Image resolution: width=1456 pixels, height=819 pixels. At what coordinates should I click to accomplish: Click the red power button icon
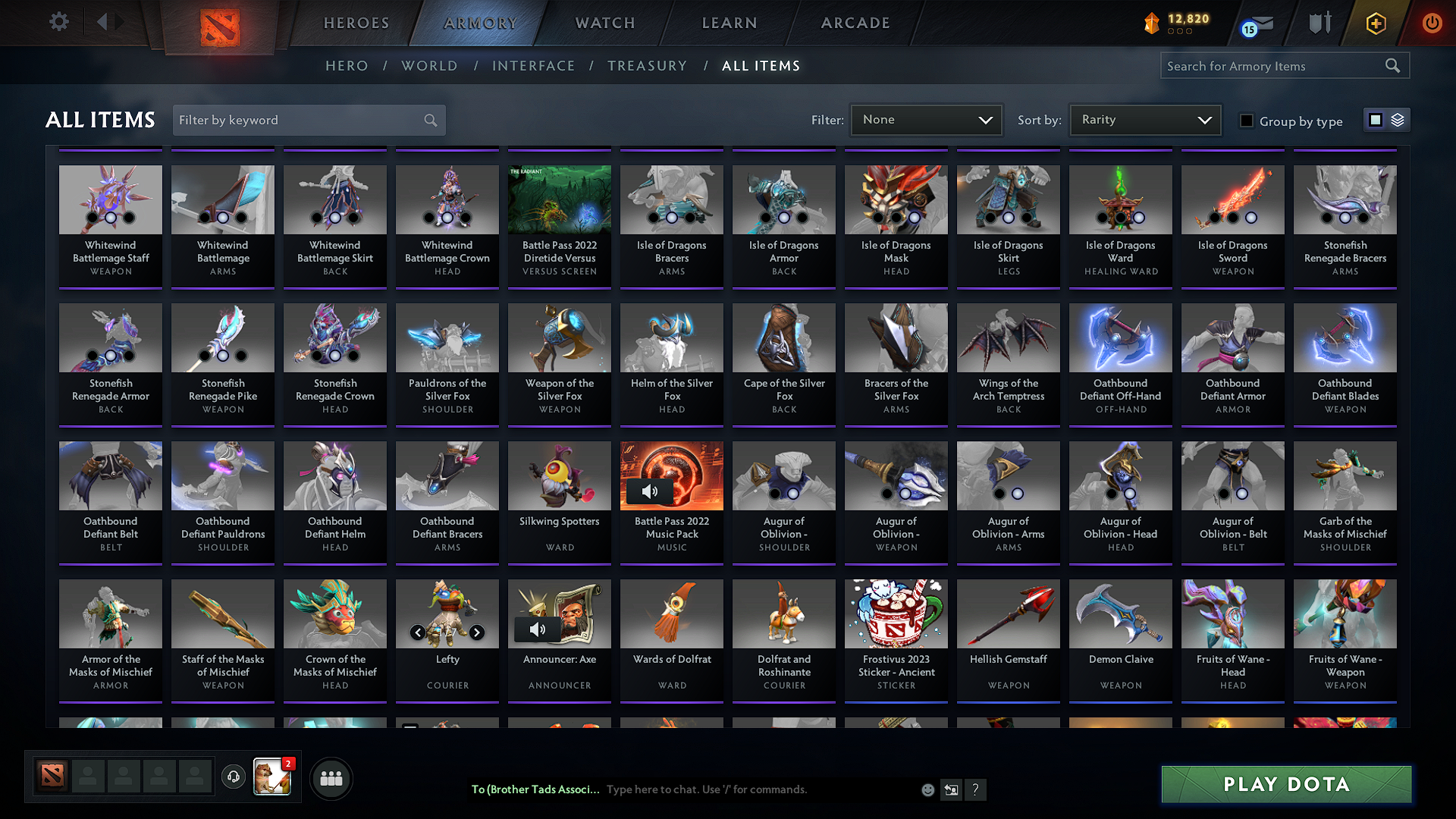(1432, 23)
